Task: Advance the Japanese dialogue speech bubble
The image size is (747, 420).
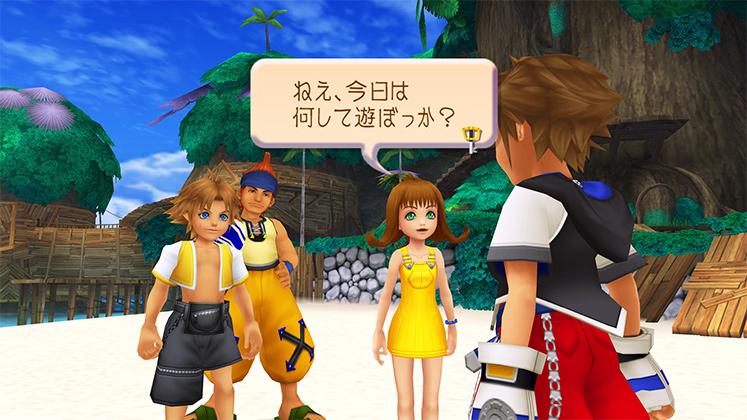Action: click(x=370, y=108)
